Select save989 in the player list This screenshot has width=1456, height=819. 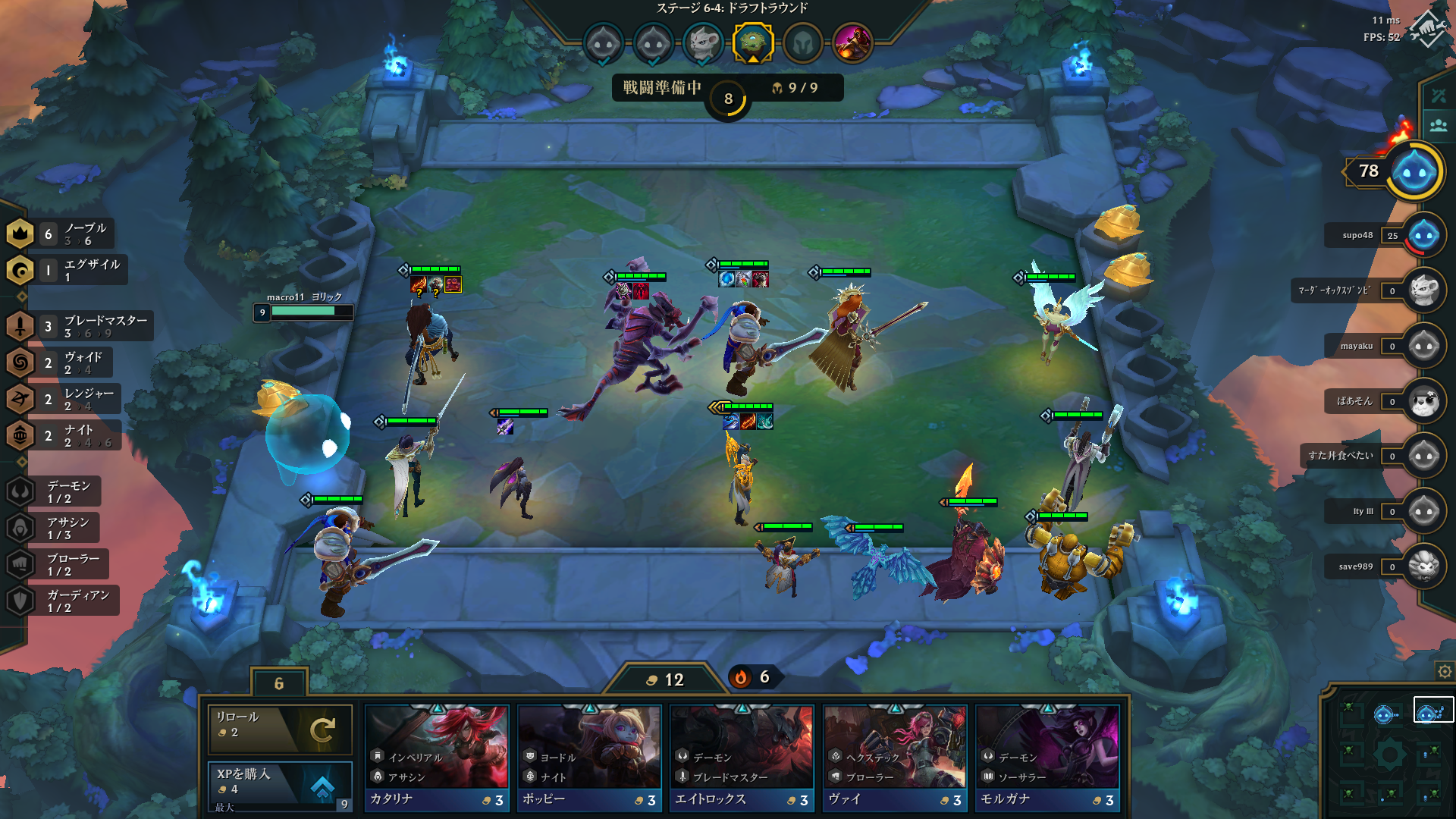click(1423, 566)
